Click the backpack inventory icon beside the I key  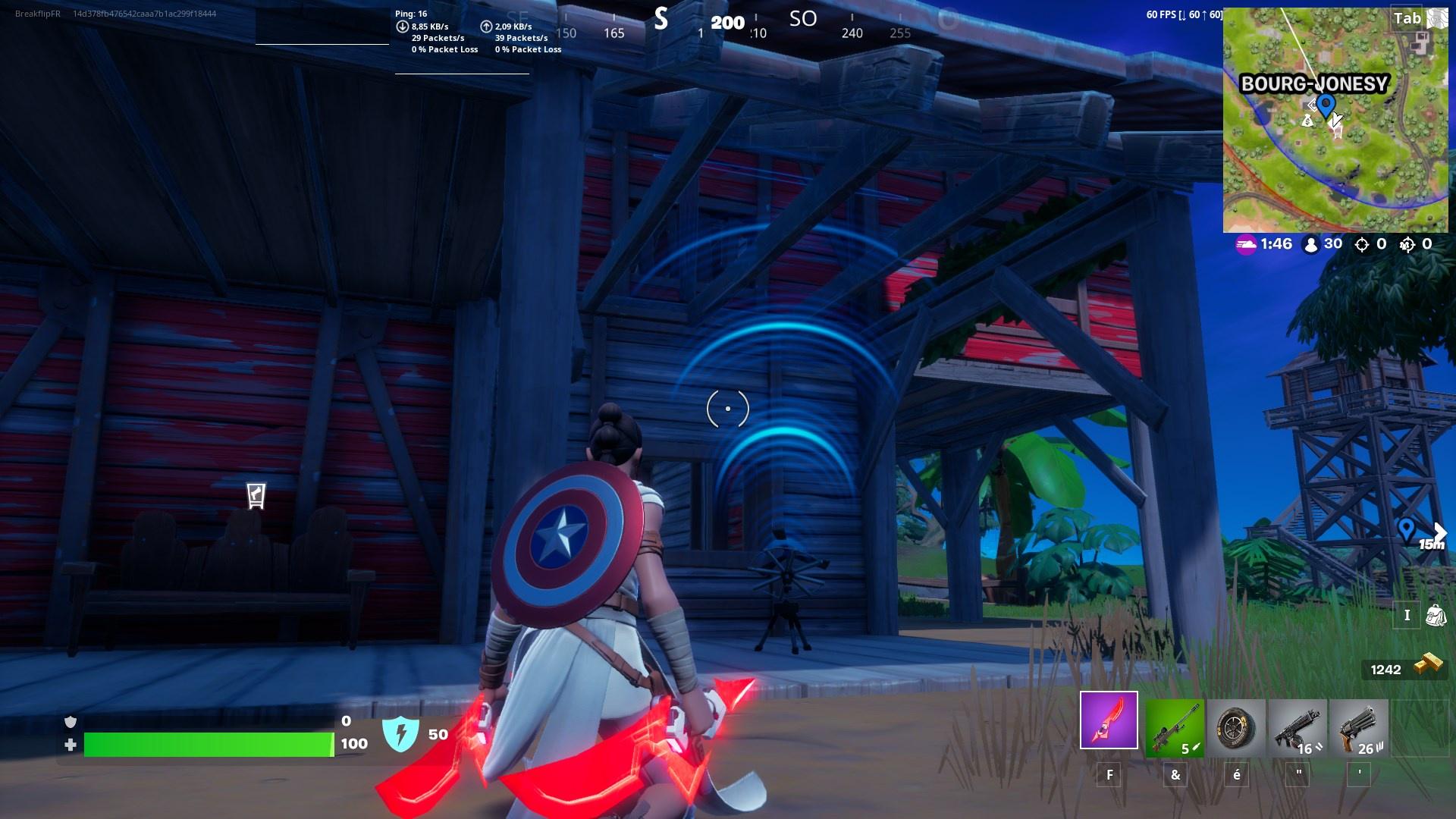pos(1436,616)
